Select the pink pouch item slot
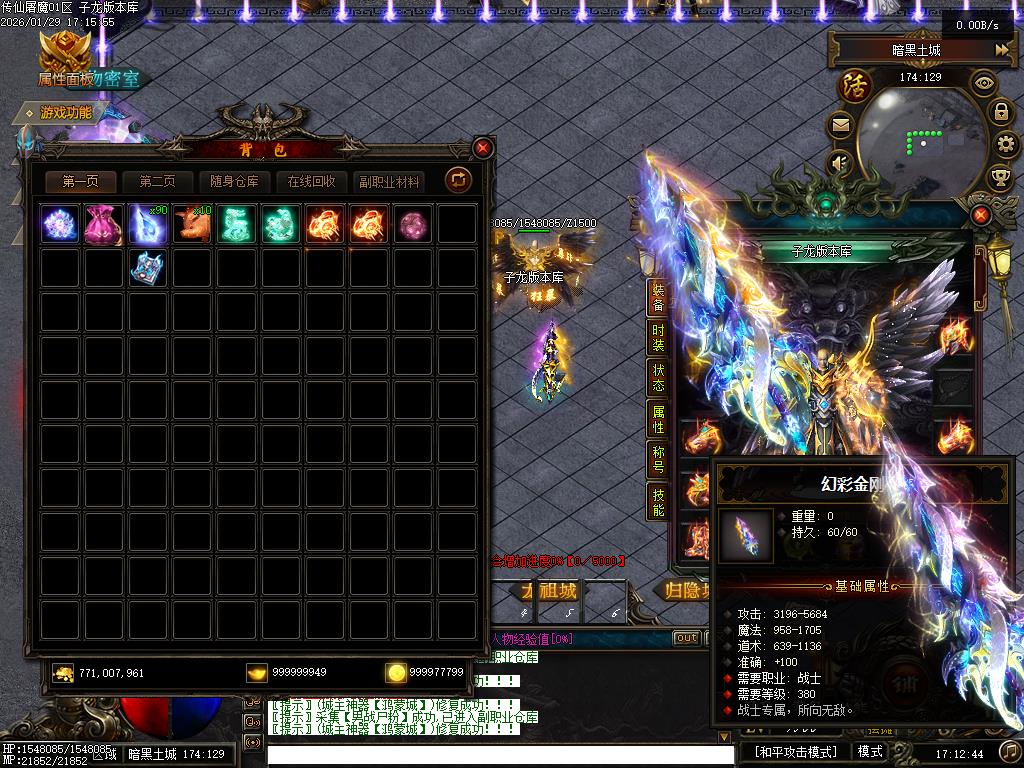 coord(104,224)
